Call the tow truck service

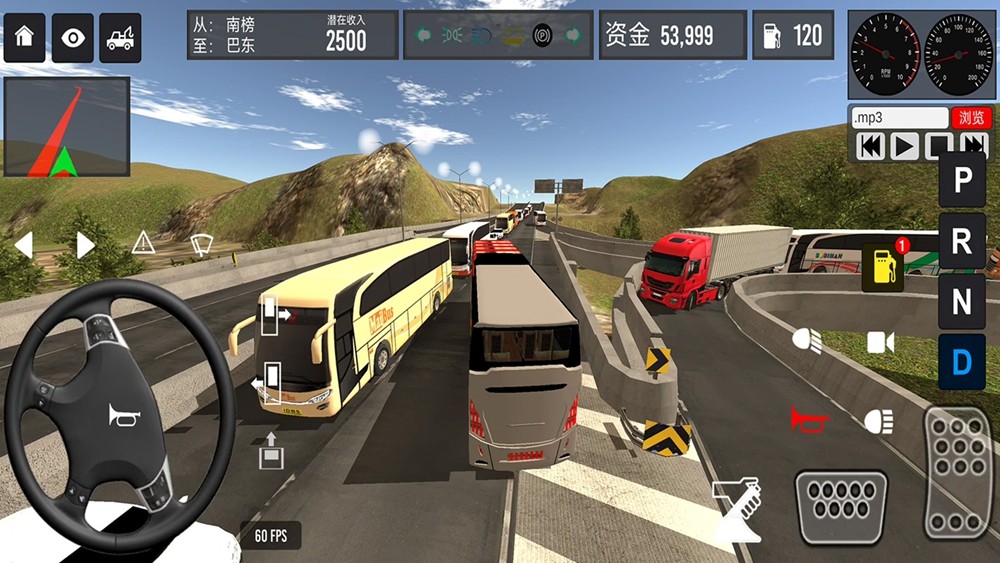coord(120,38)
